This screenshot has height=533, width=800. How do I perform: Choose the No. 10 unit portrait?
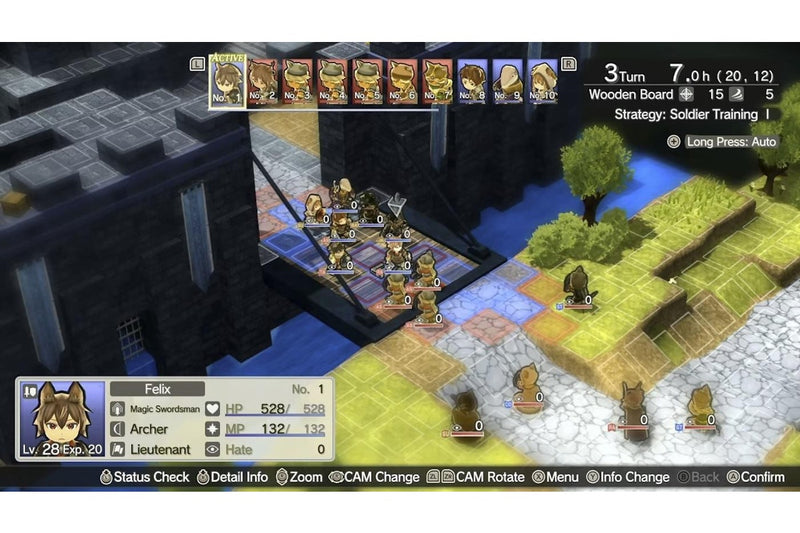pyautogui.click(x=543, y=82)
